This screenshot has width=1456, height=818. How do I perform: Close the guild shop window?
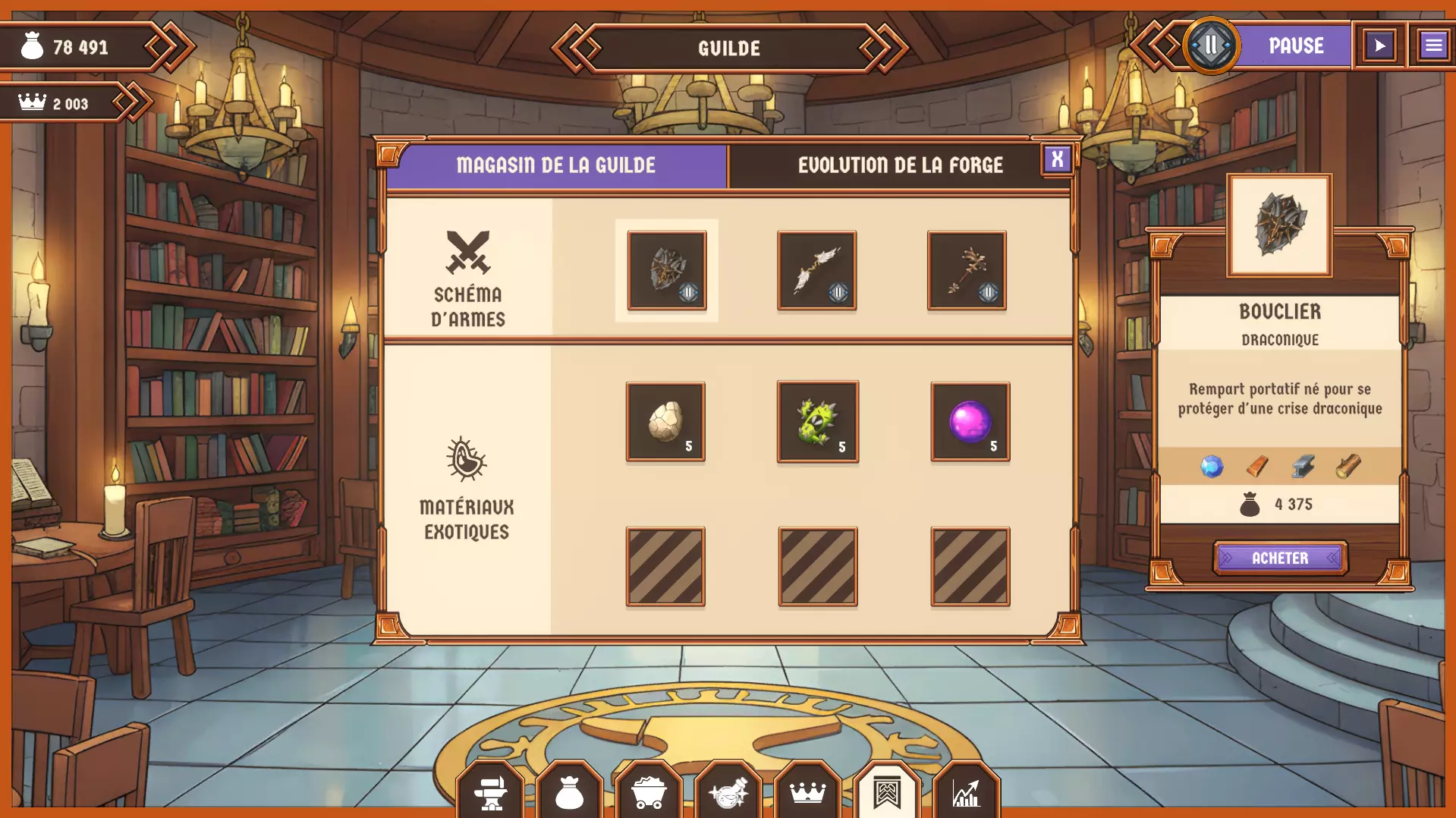1057,159
